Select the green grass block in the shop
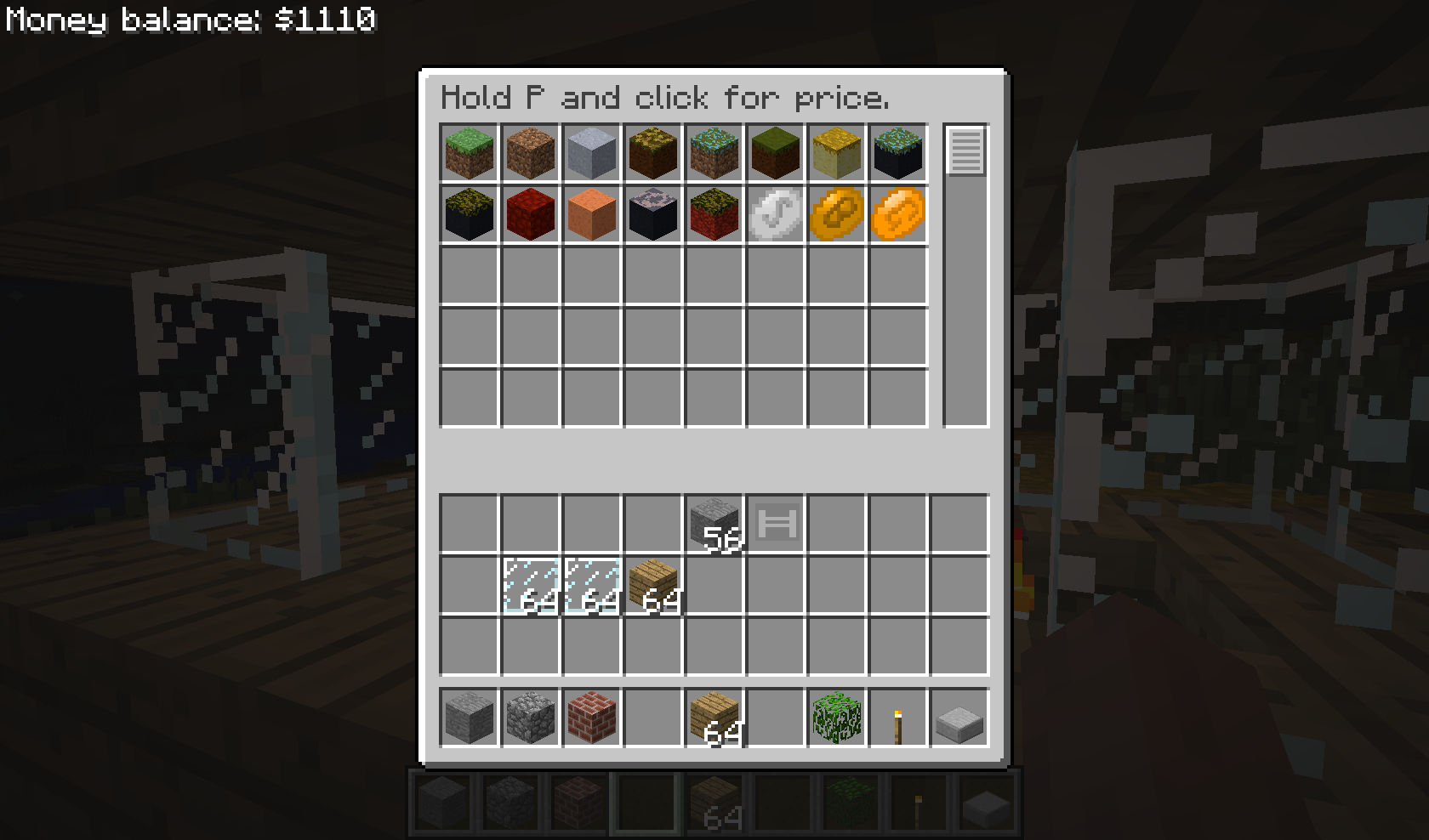The image size is (1429, 840). (470, 153)
